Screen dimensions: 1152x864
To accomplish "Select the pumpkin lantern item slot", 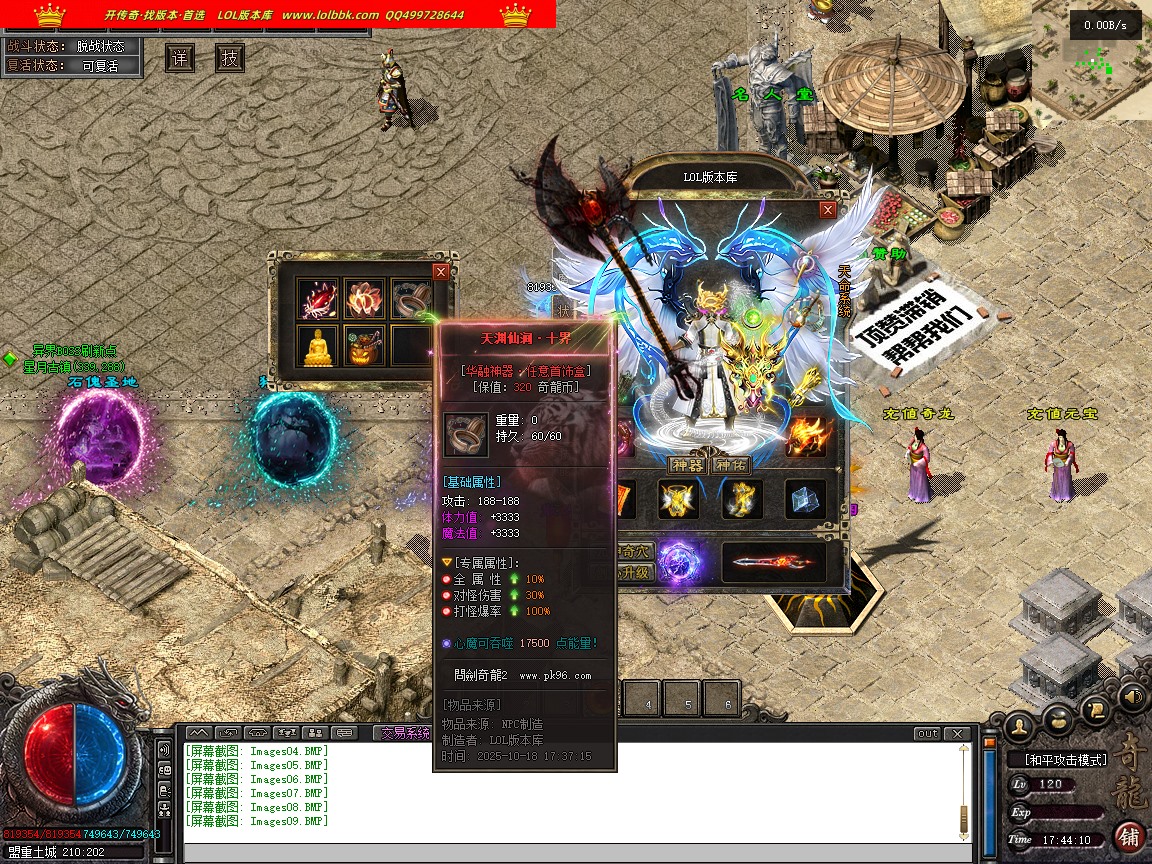I will pyautogui.click(x=363, y=345).
